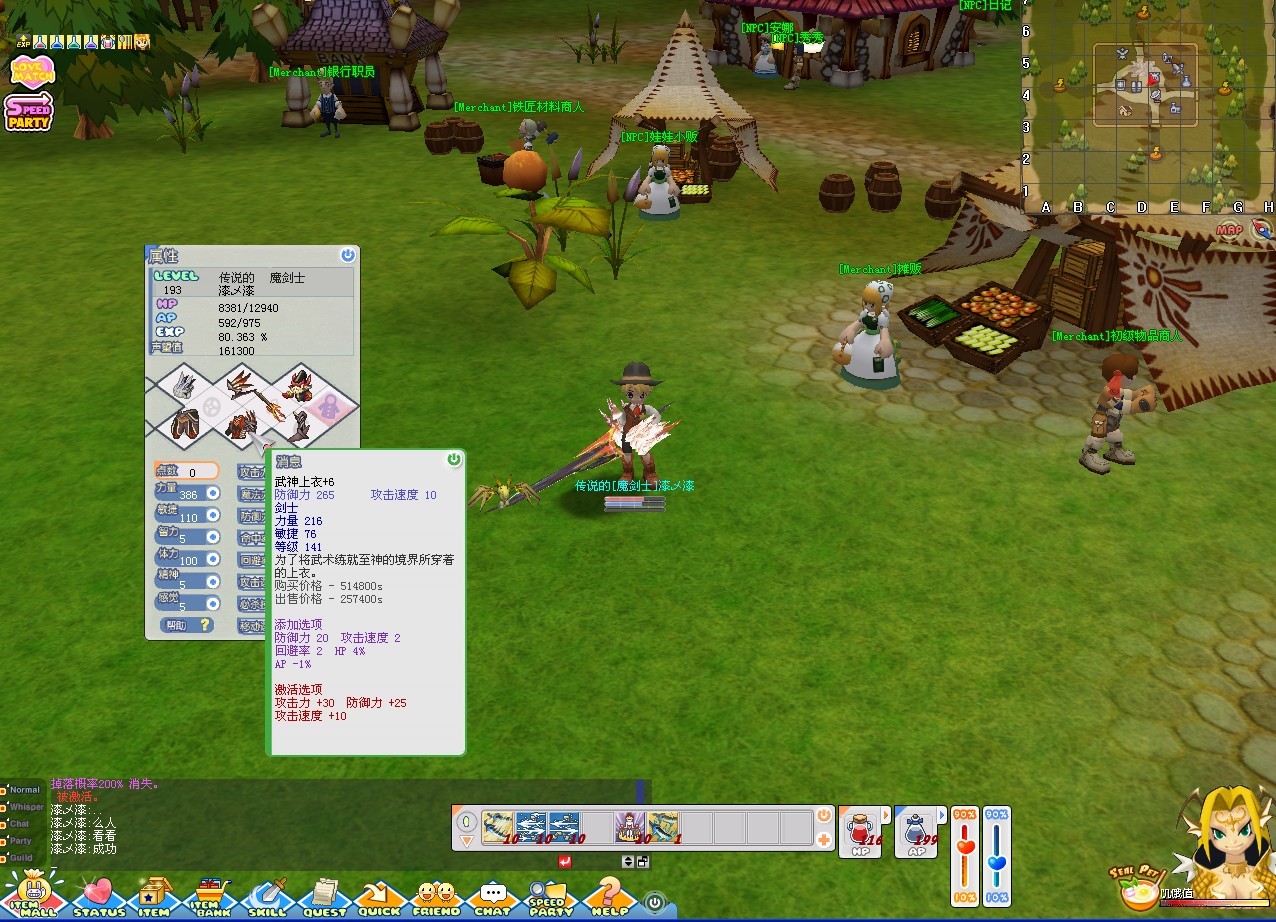Image resolution: width=1276 pixels, height=922 pixels.
Task: Use the red HP potion slot
Action: [x=861, y=832]
